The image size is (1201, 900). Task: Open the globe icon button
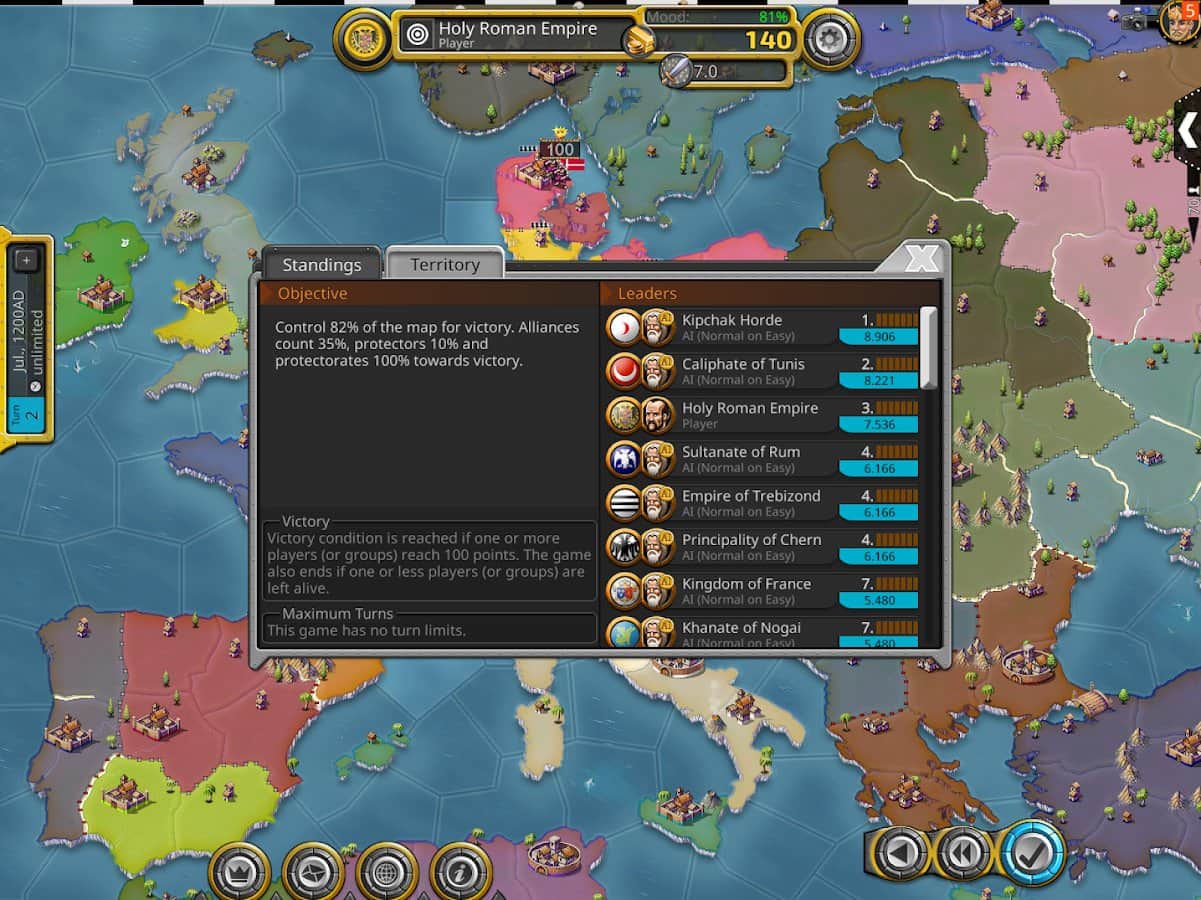388,872
